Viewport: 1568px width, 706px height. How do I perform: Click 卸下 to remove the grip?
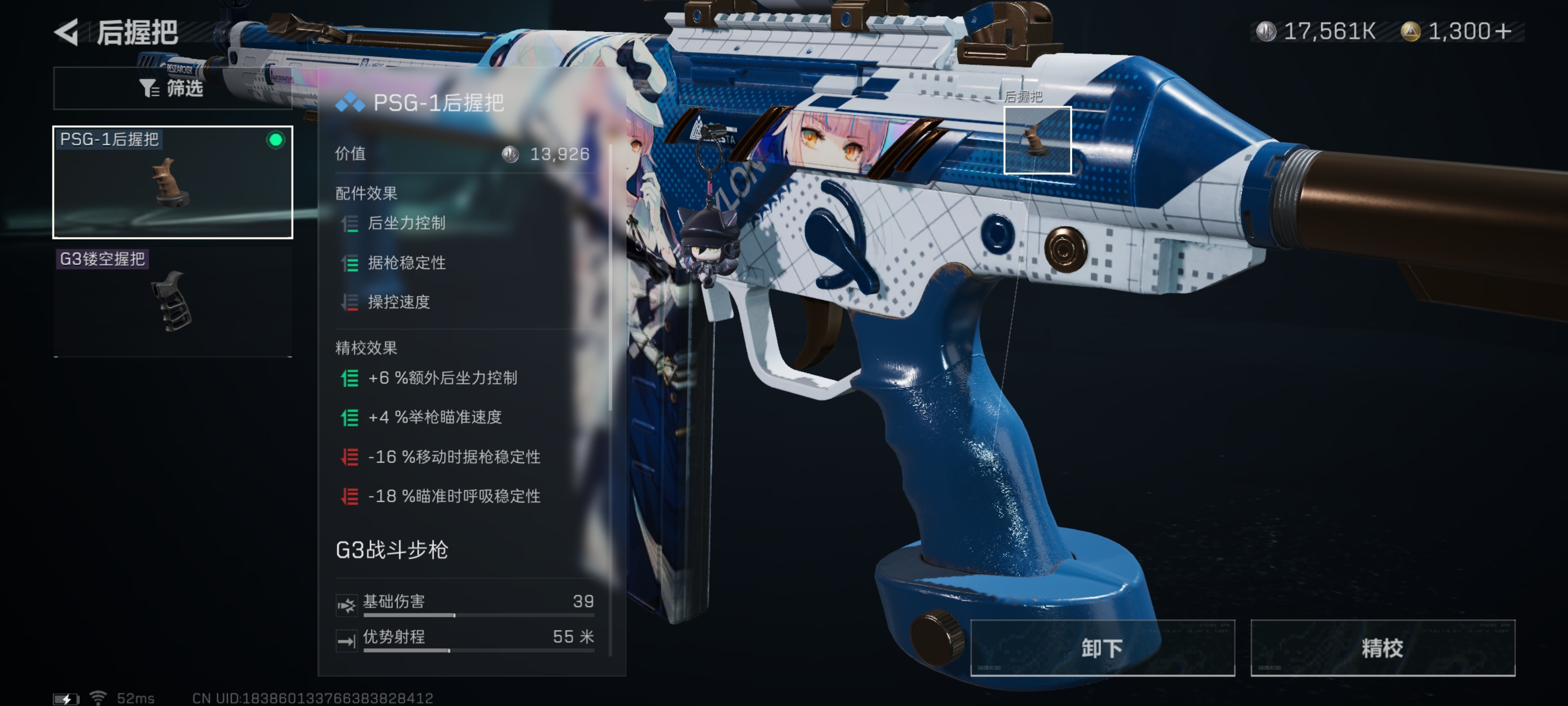click(x=1102, y=648)
